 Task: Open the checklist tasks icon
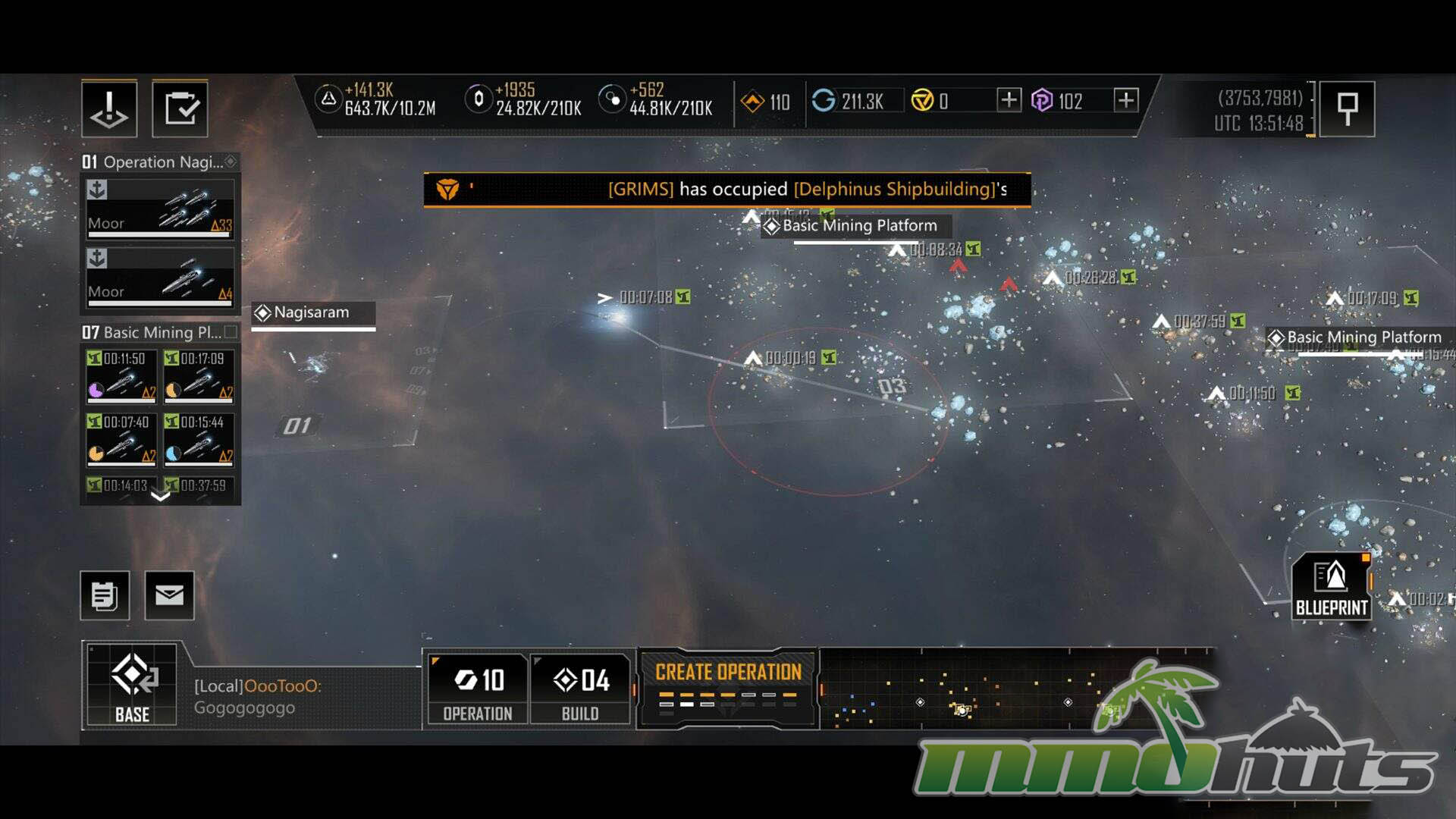pyautogui.click(x=180, y=108)
